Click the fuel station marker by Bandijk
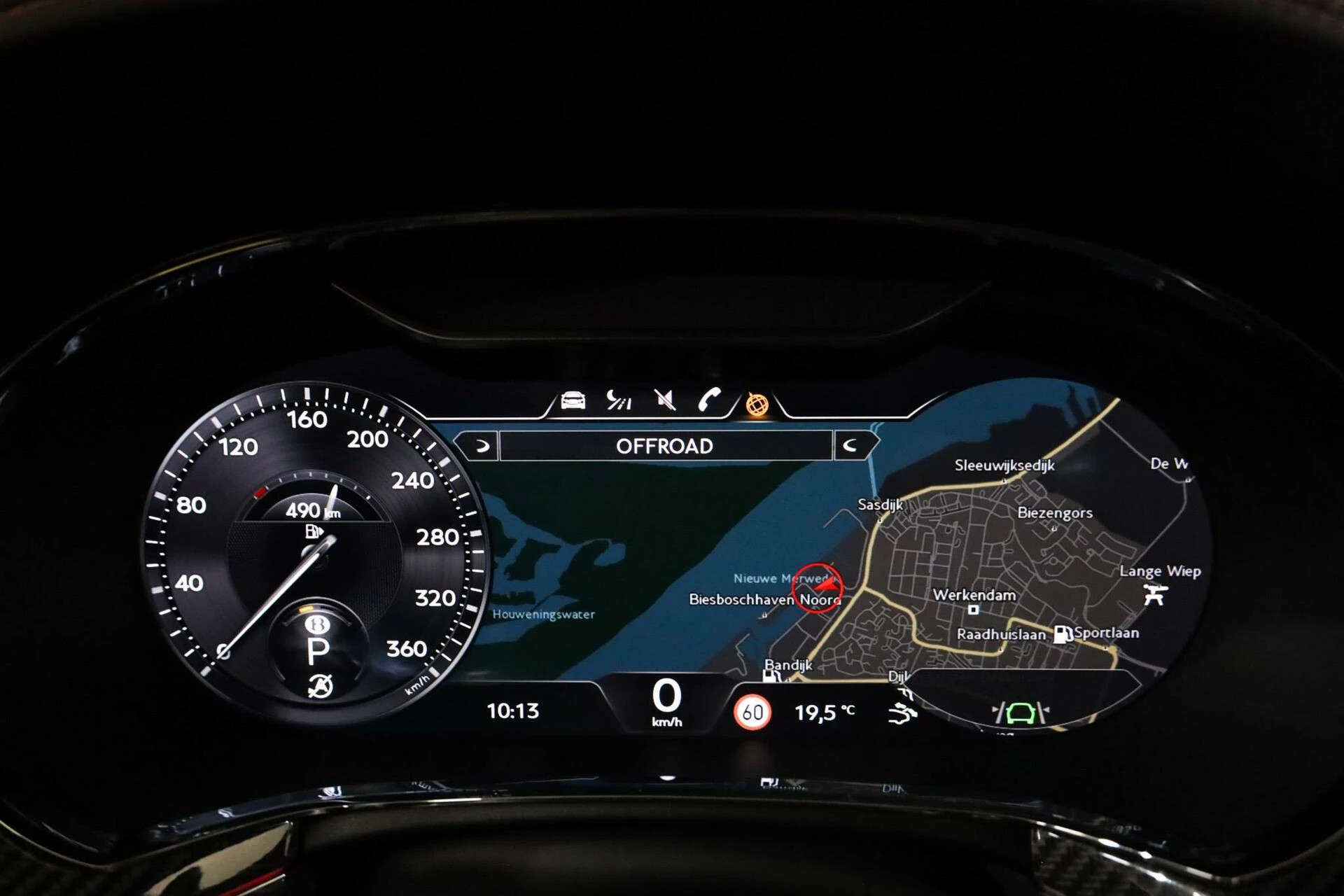 click(x=771, y=676)
